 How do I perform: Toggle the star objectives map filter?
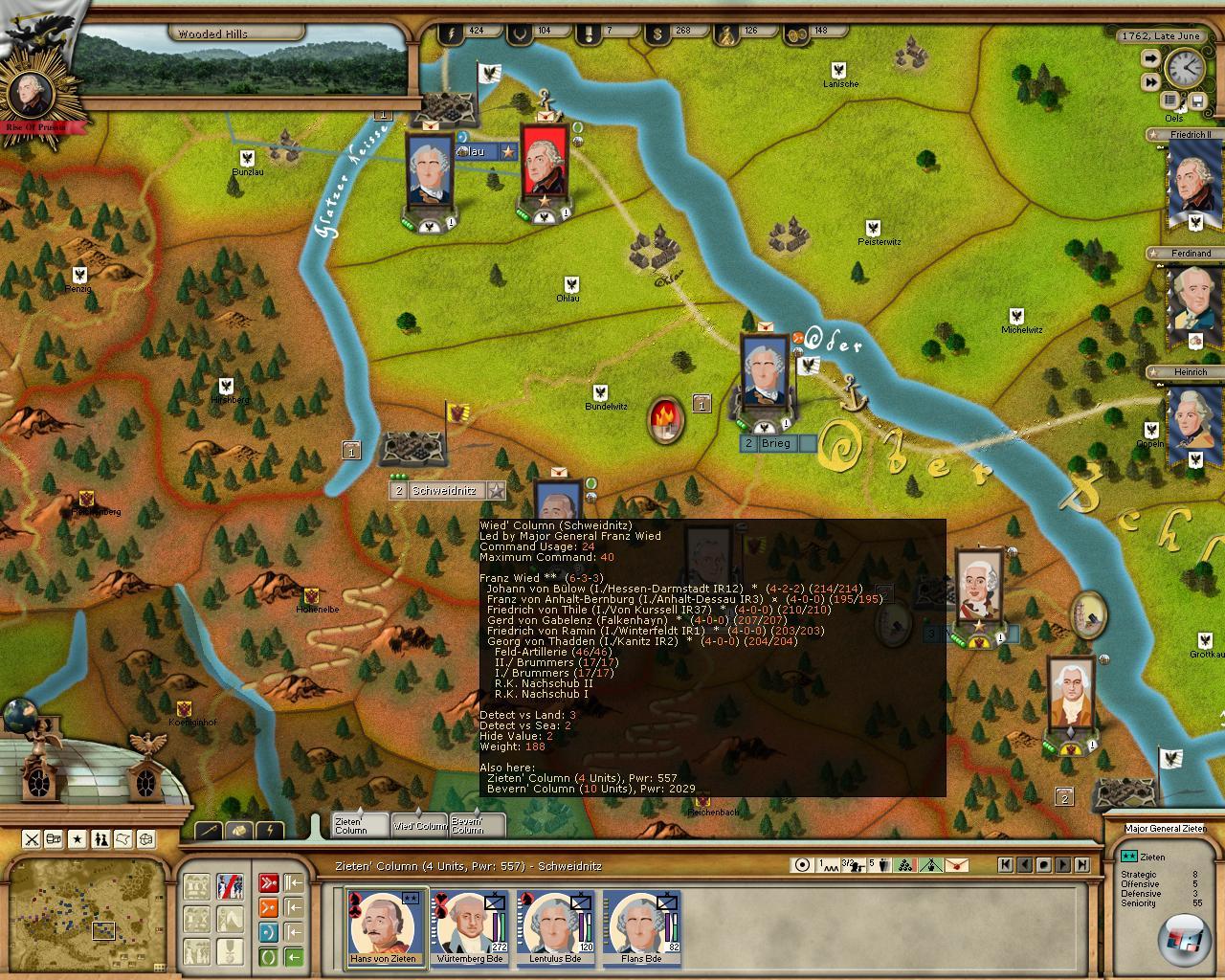click(x=78, y=839)
